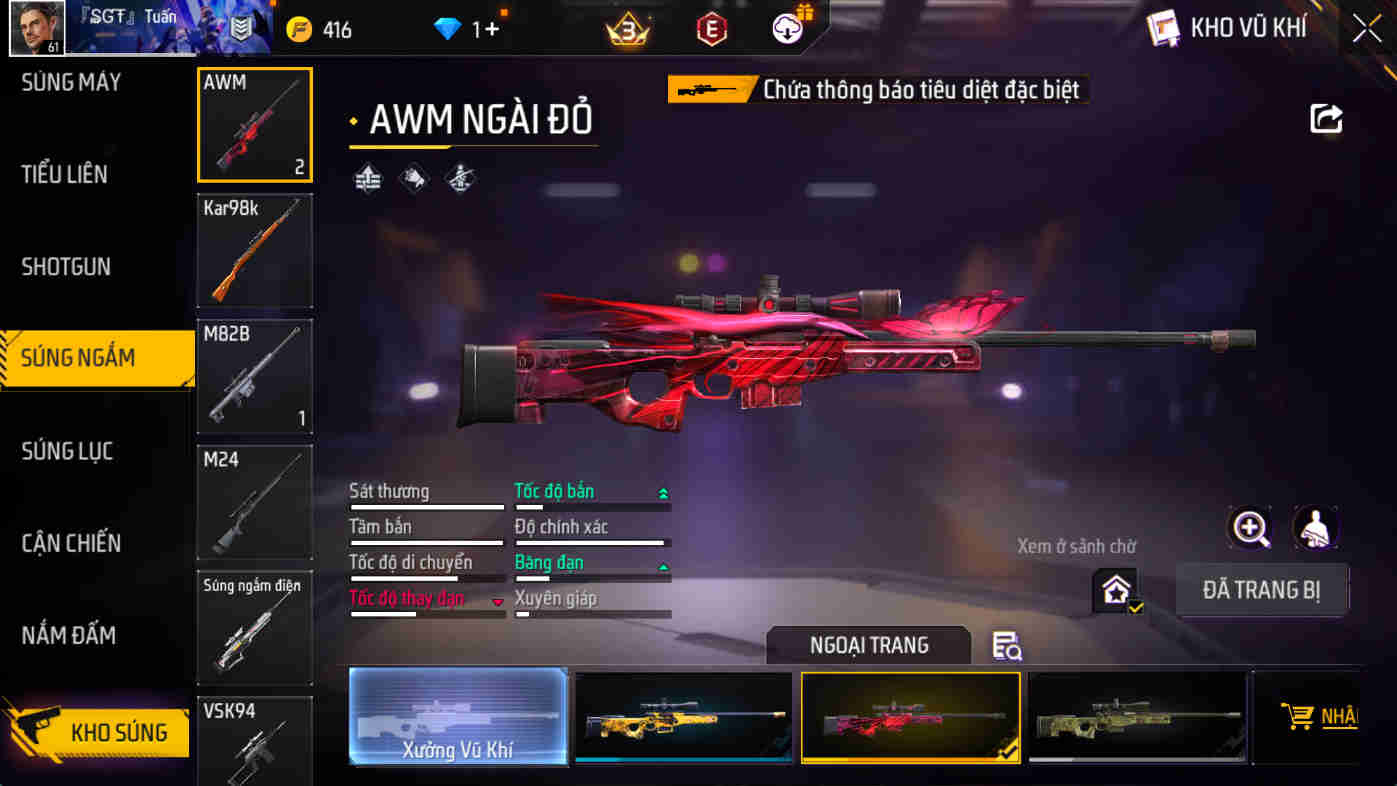Tap the share icon near the weapon name
This screenshot has height=786, width=1397.
click(1326, 118)
